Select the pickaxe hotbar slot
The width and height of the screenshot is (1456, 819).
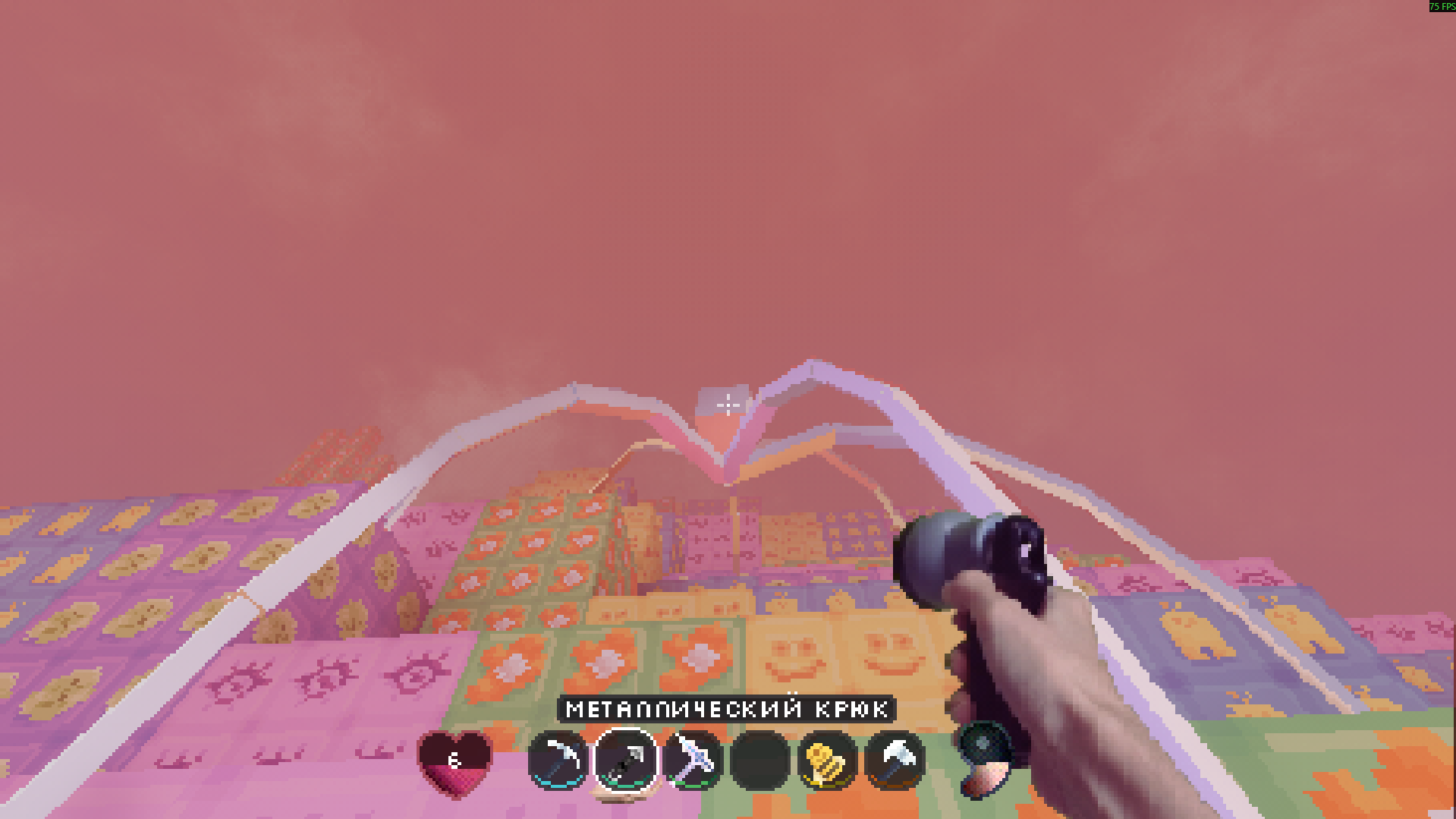pos(558,760)
